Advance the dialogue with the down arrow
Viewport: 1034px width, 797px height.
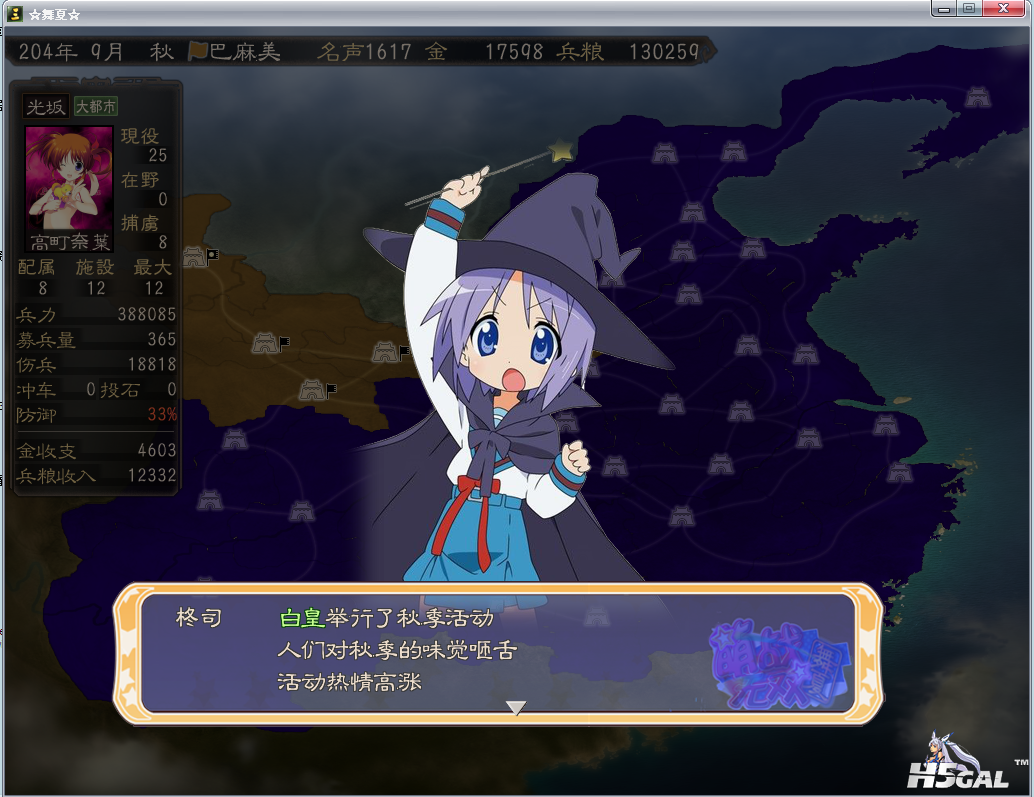(x=515, y=708)
